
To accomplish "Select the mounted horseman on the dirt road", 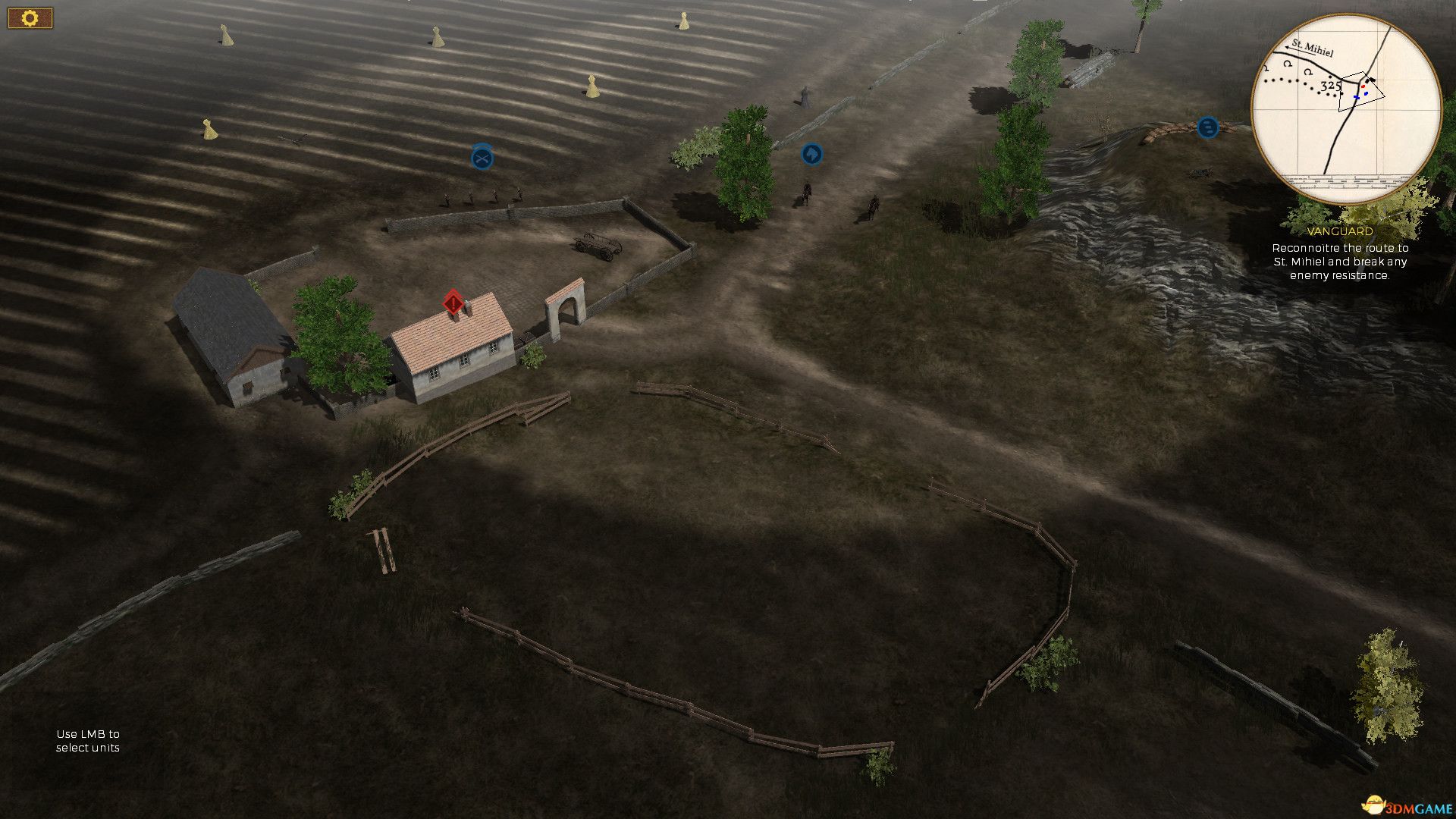I will click(x=807, y=196).
